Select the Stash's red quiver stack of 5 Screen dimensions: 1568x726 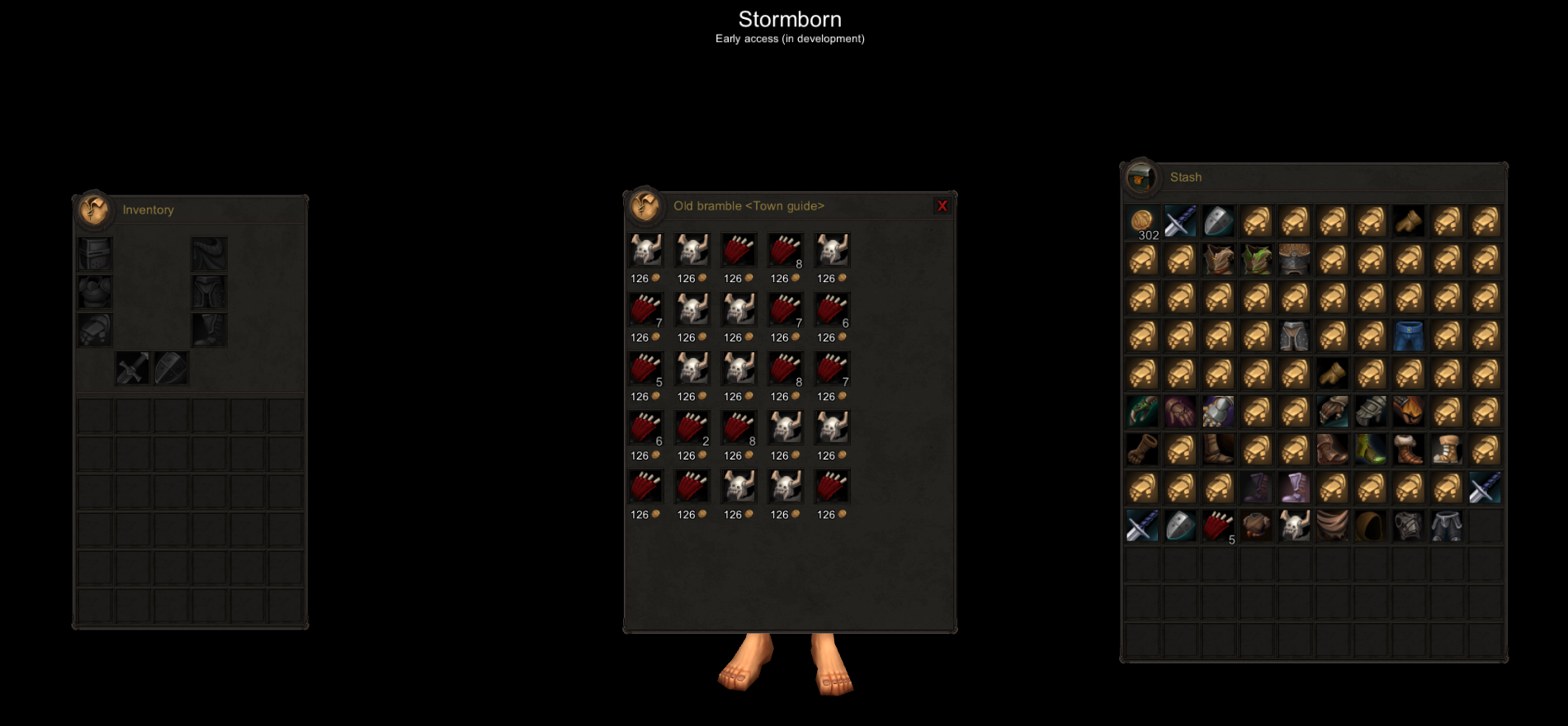(x=1218, y=526)
